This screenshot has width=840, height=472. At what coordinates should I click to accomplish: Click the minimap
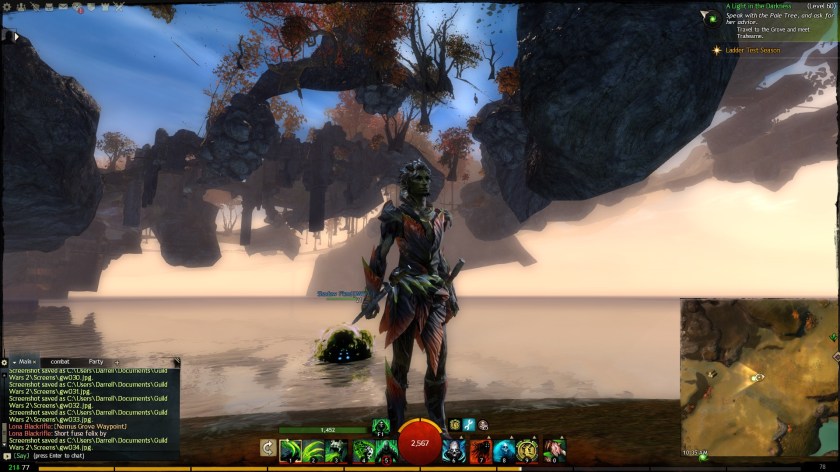tap(758, 376)
